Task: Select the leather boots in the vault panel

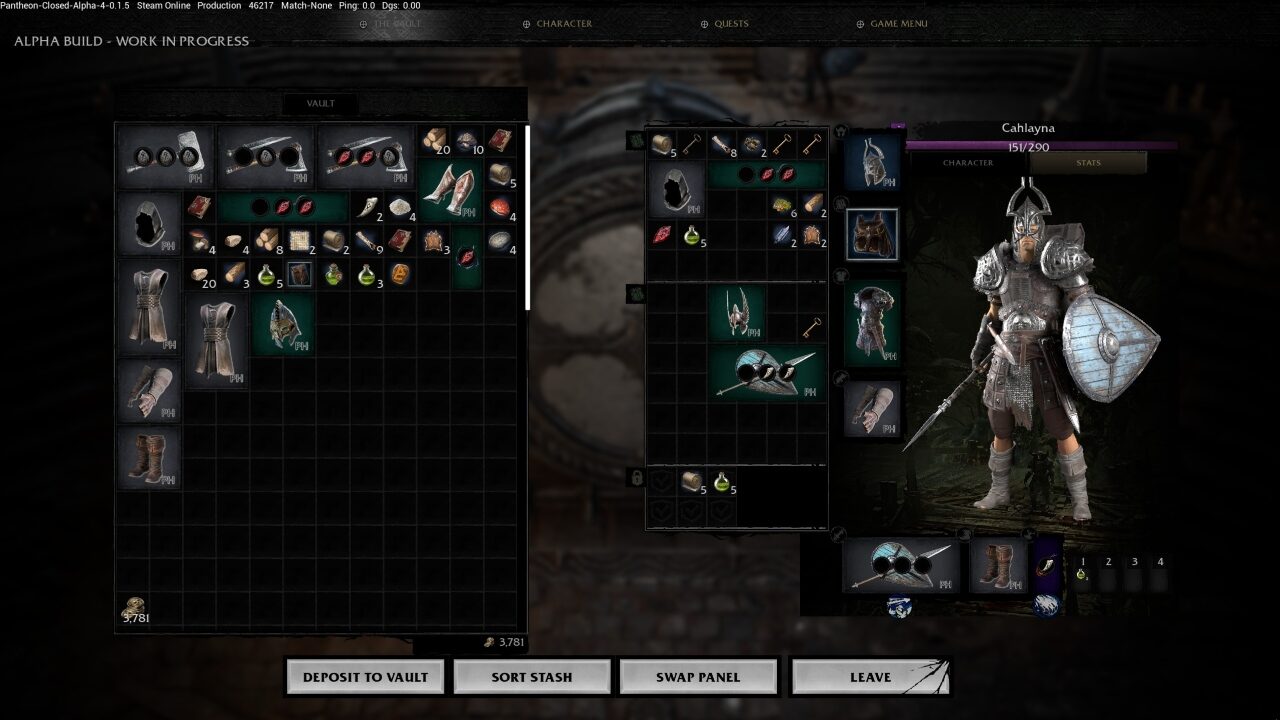Action: pos(148,458)
